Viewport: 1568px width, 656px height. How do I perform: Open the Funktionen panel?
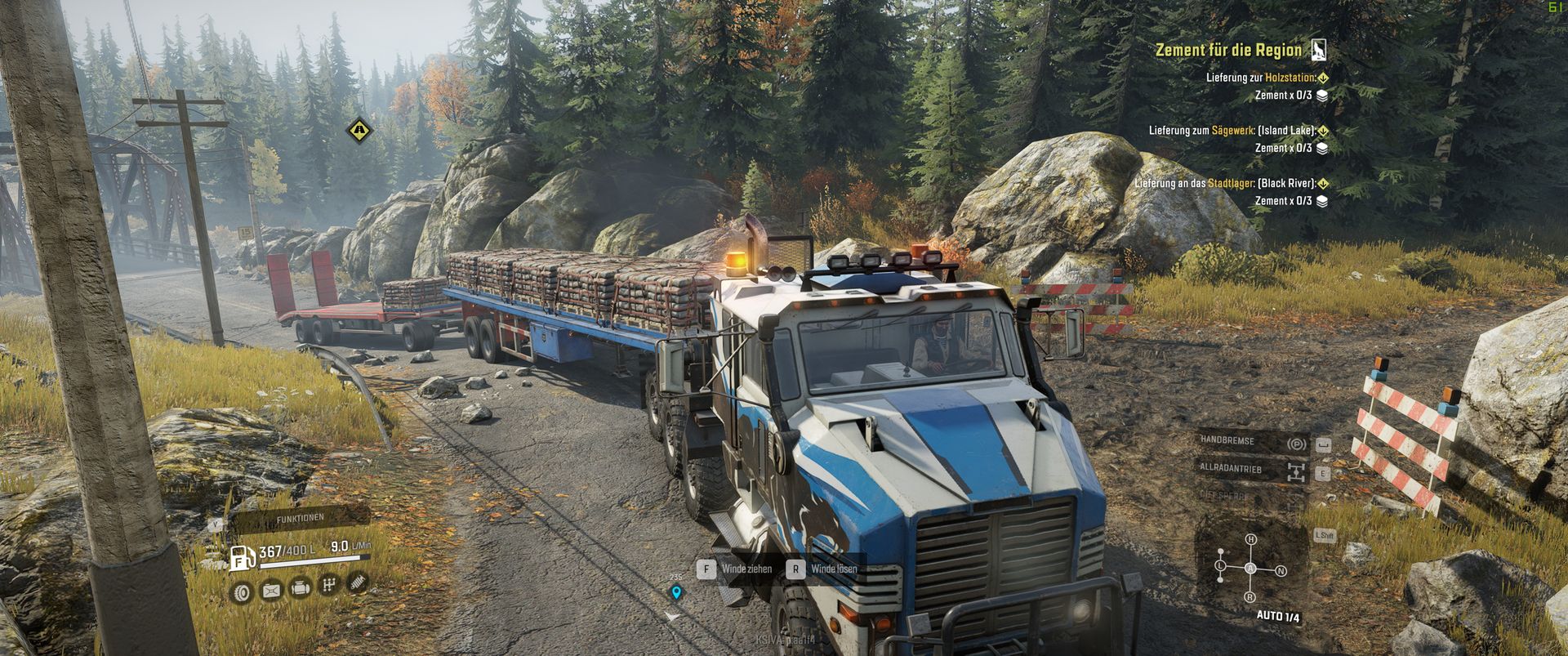click(x=299, y=517)
